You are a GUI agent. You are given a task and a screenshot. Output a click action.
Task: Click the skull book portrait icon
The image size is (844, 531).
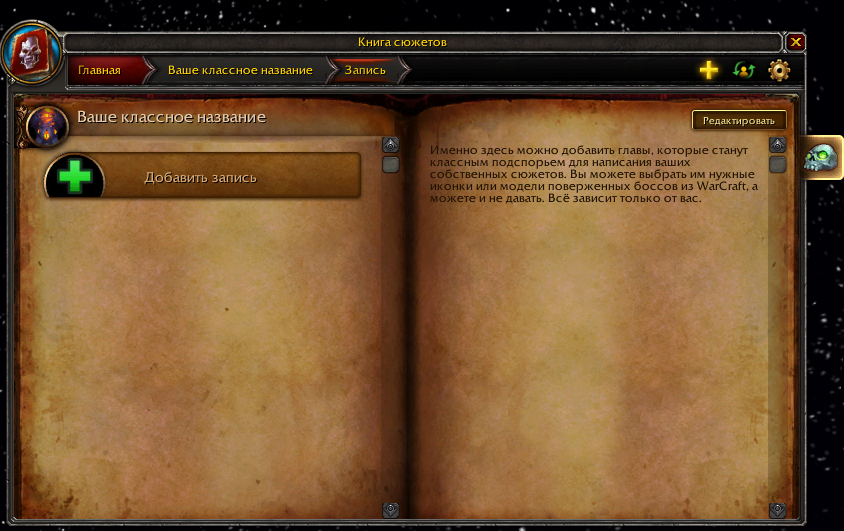32,50
